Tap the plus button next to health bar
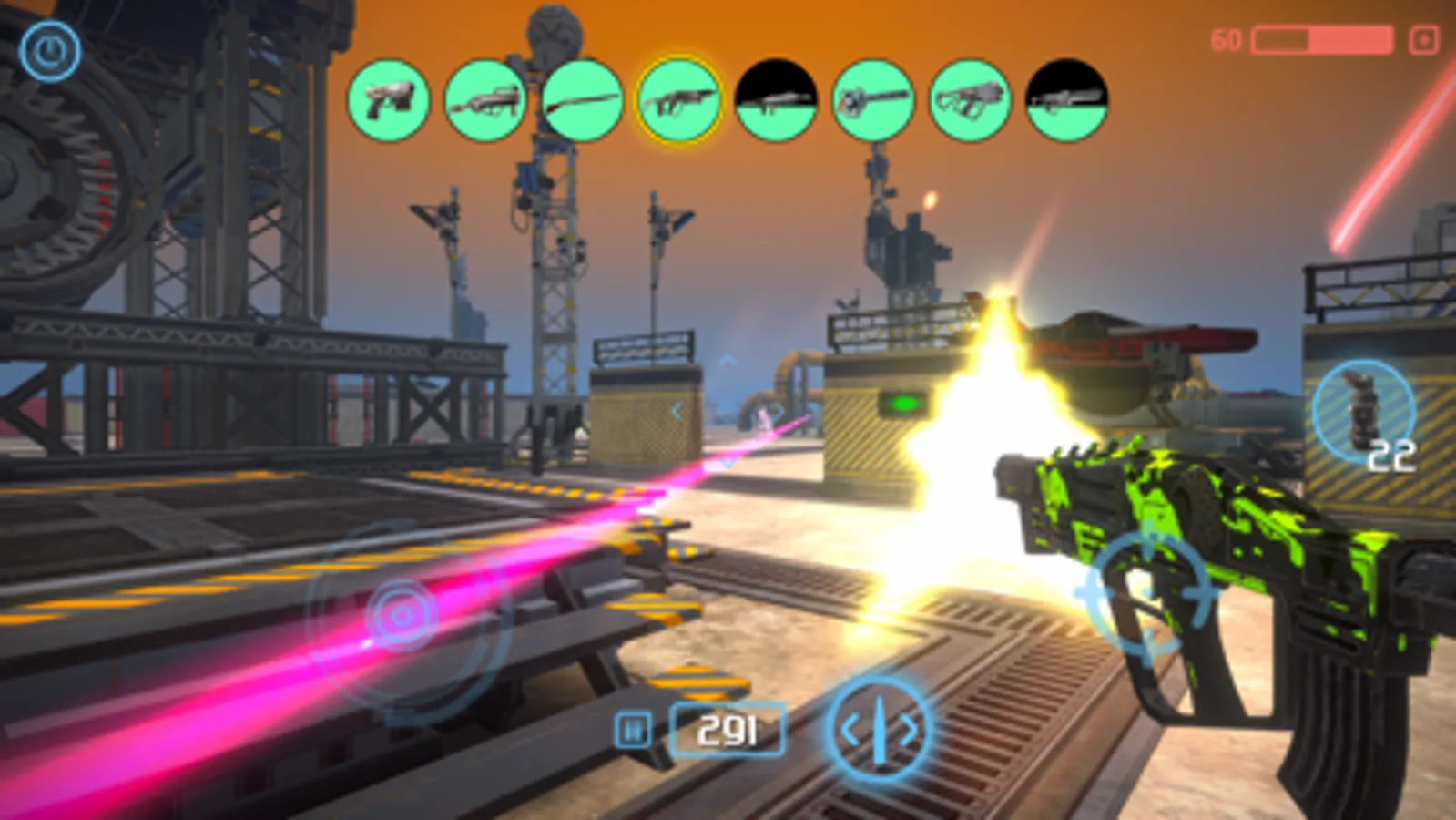This screenshot has height=820, width=1456. (x=1422, y=40)
